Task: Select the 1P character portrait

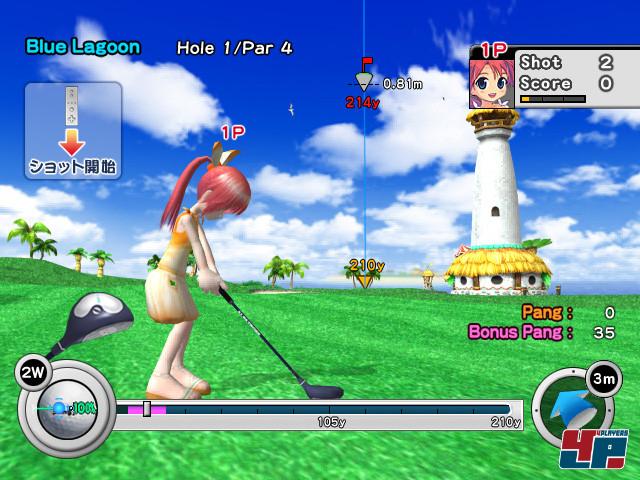Action: tap(491, 82)
